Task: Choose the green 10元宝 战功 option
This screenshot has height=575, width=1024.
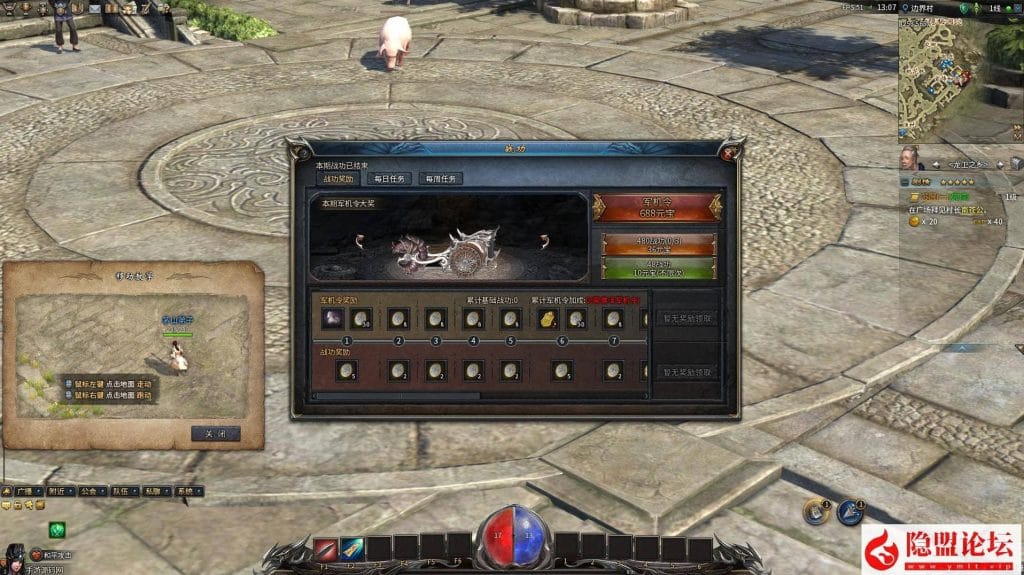Action: coord(657,269)
